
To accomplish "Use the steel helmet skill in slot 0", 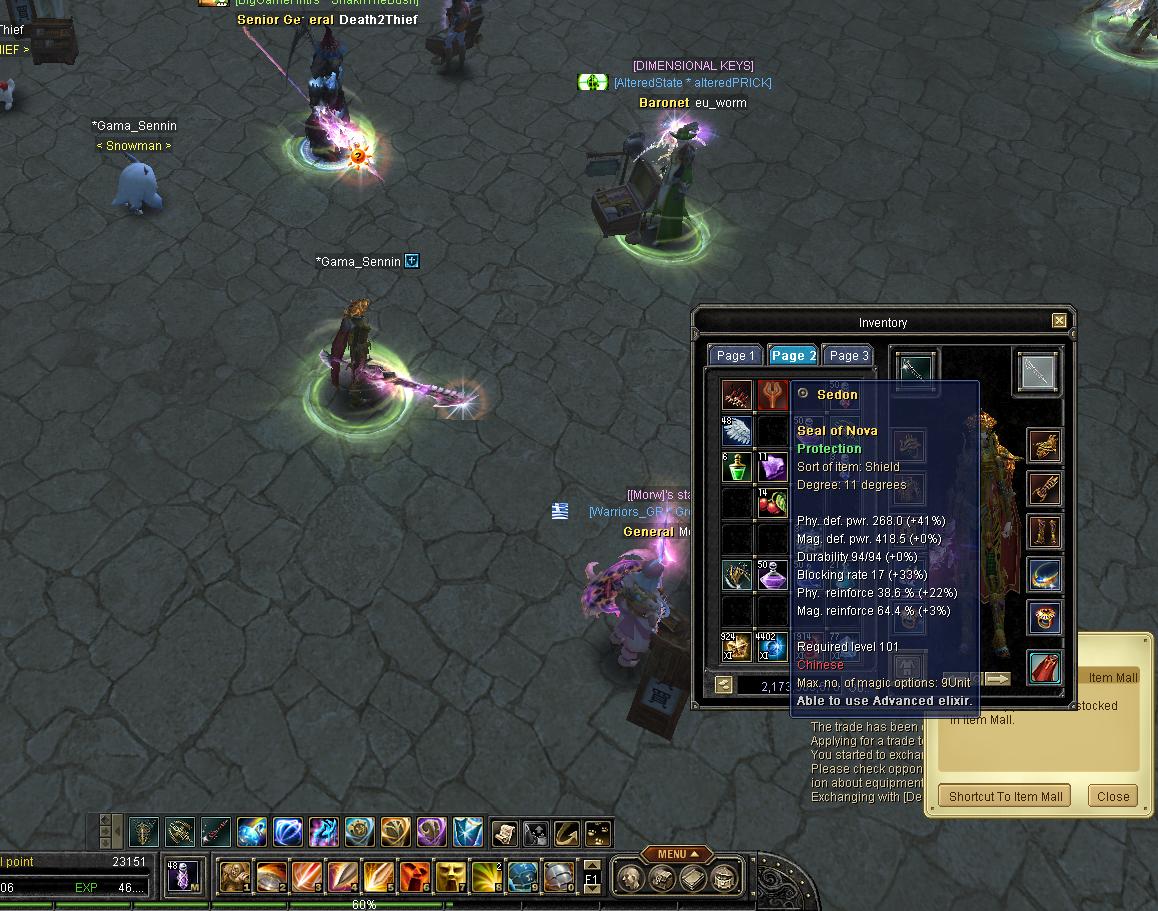I will (x=559, y=877).
